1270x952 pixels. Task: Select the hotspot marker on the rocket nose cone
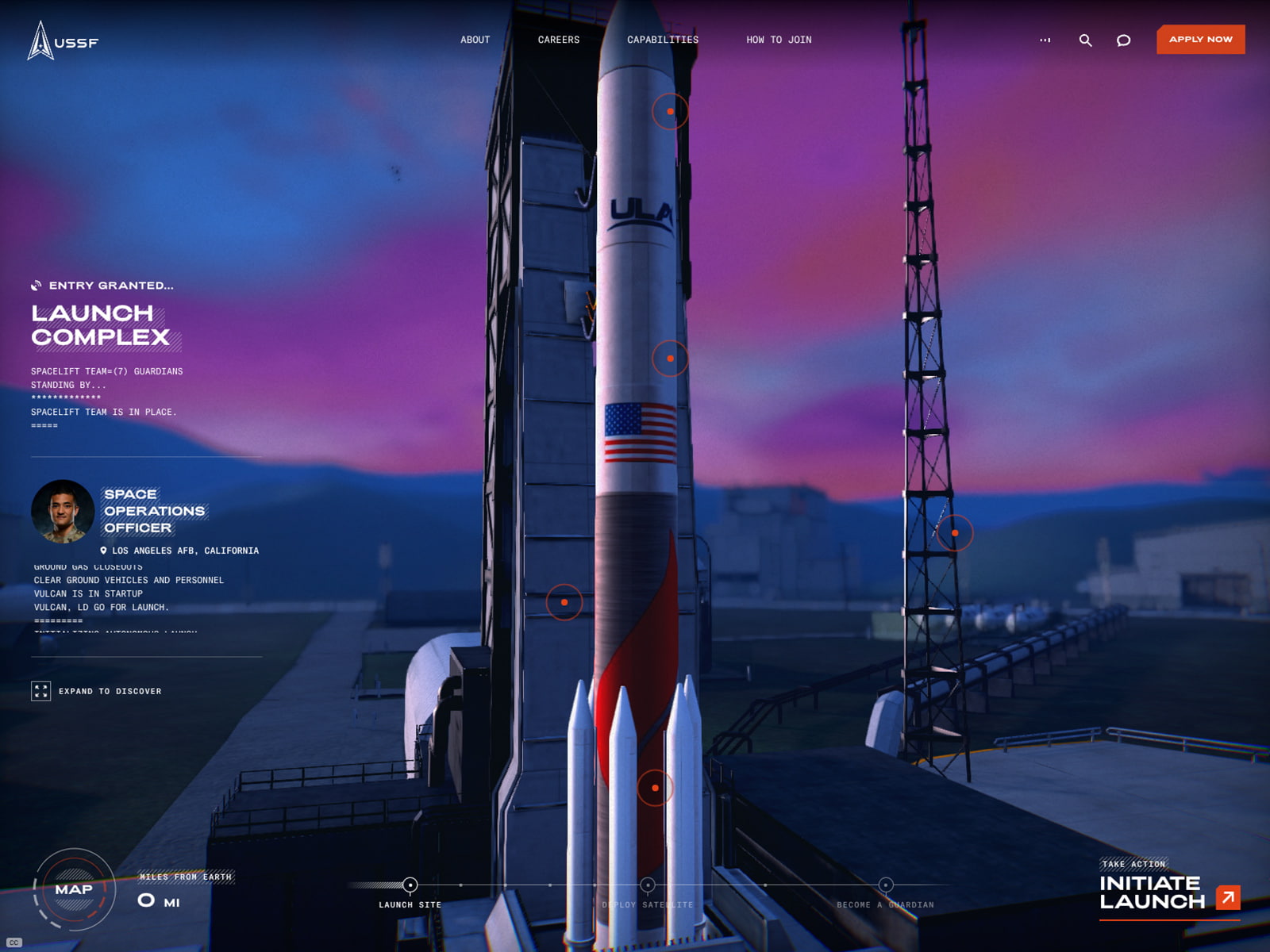670,111
